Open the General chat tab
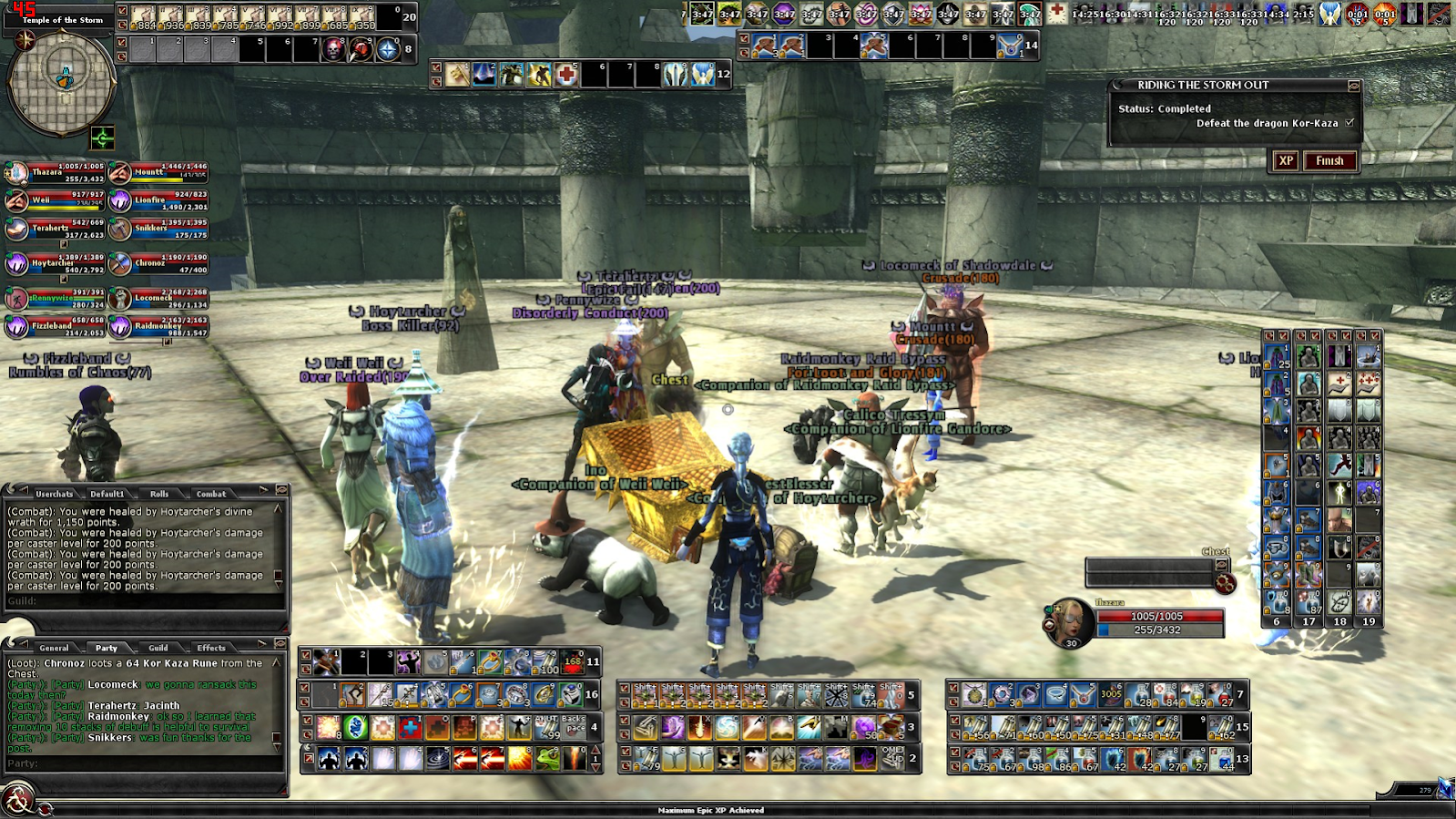The image size is (1456, 819). click(x=54, y=648)
